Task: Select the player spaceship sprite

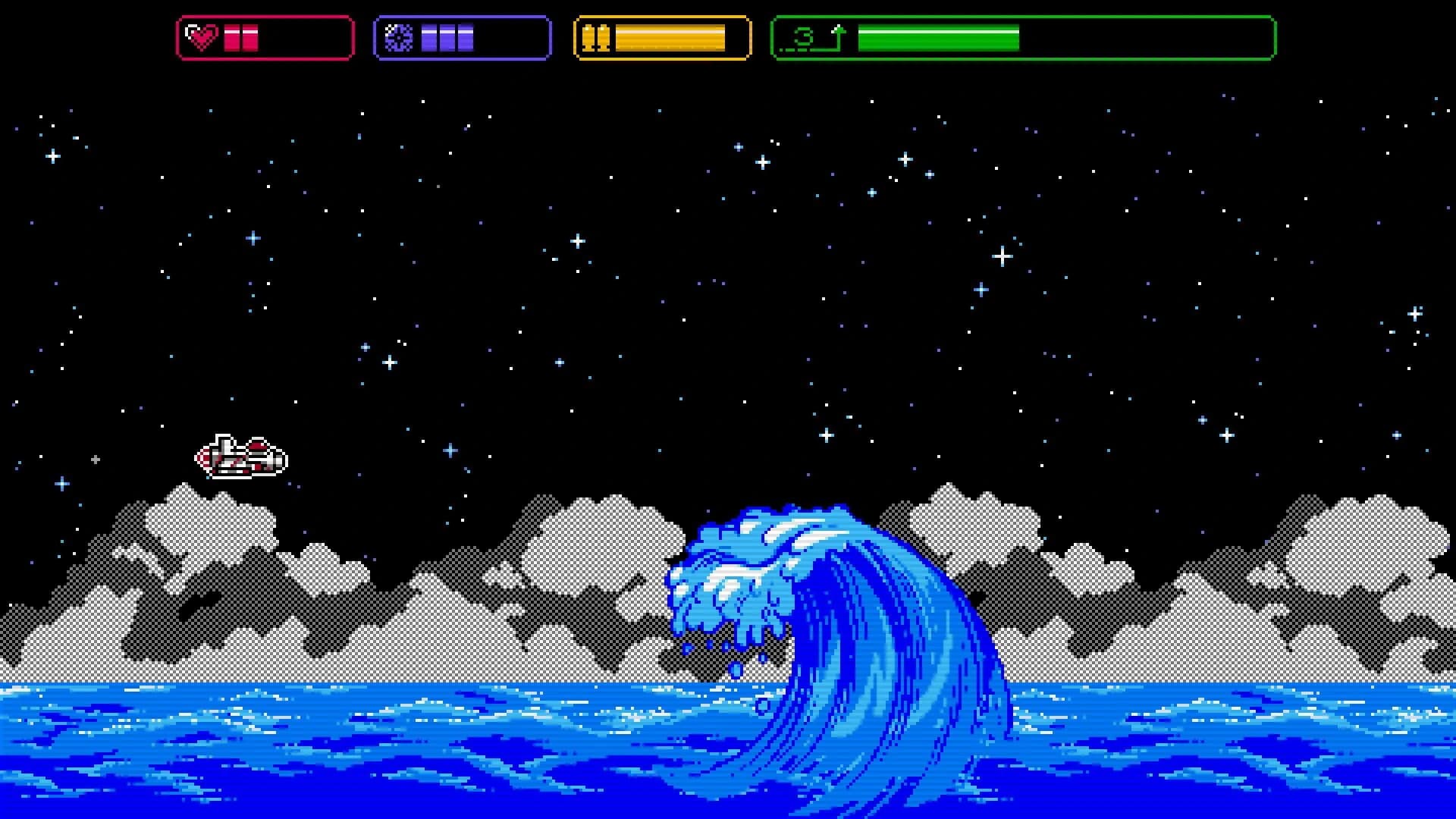Action: pyautogui.click(x=243, y=455)
